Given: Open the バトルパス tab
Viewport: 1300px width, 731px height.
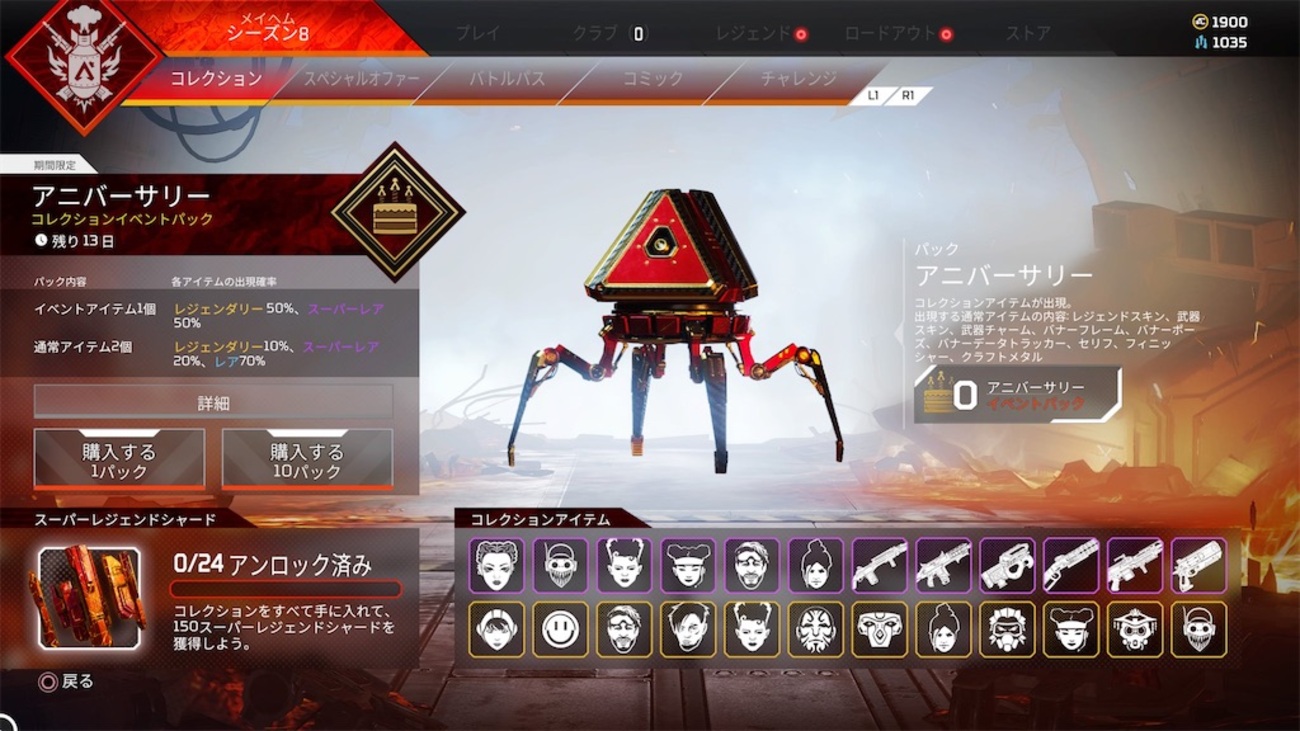Looking at the screenshot, I should (506, 77).
